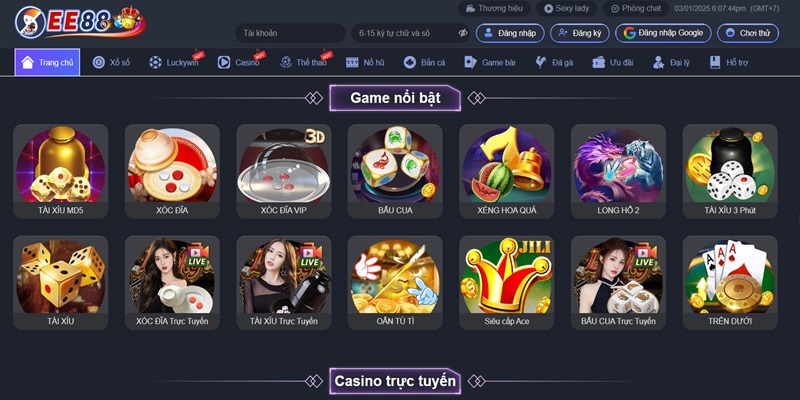This screenshot has height=400, width=800.
Task: Focus the Tài khoản account field
Action: [x=290, y=33]
